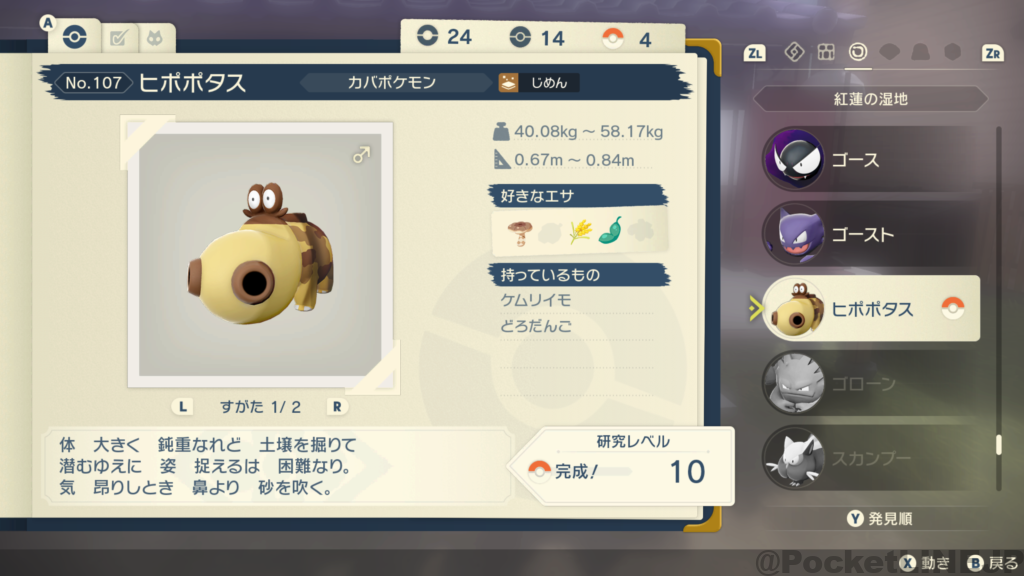Open the スカンプー entry
Viewport: 1024px width, 576px height.
click(870, 457)
